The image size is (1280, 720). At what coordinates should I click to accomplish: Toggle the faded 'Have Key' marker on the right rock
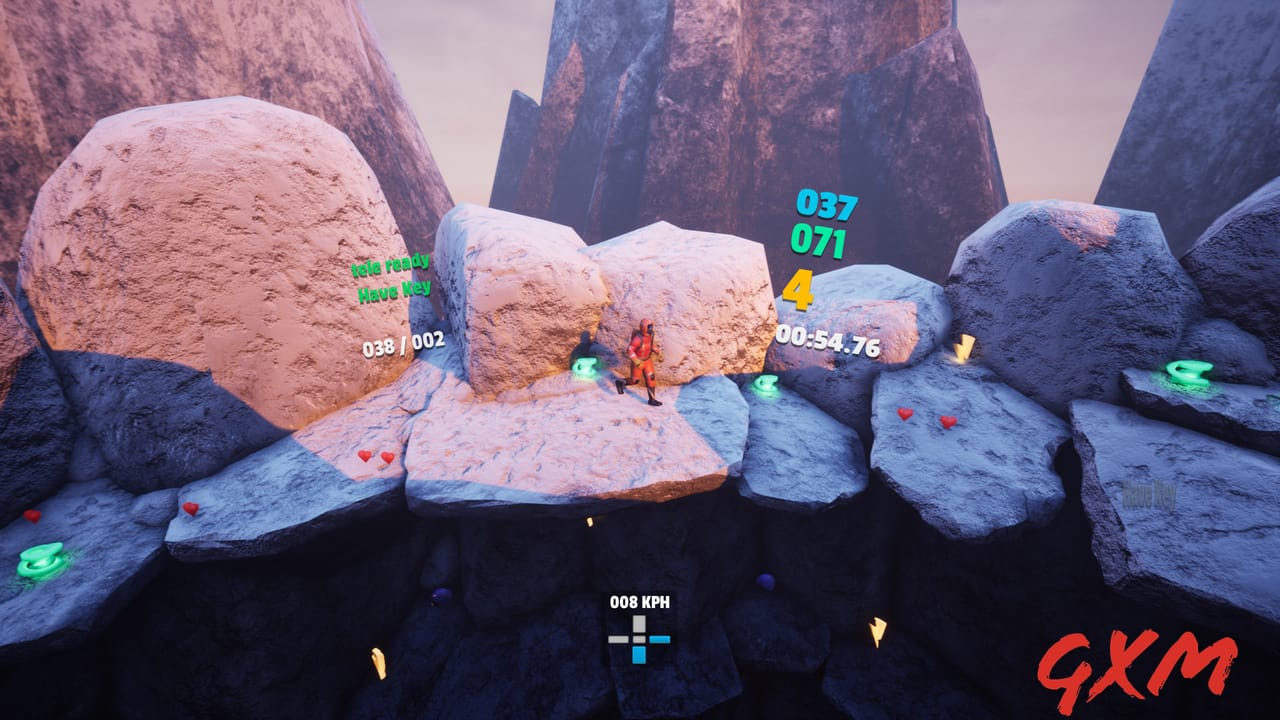(x=1148, y=492)
